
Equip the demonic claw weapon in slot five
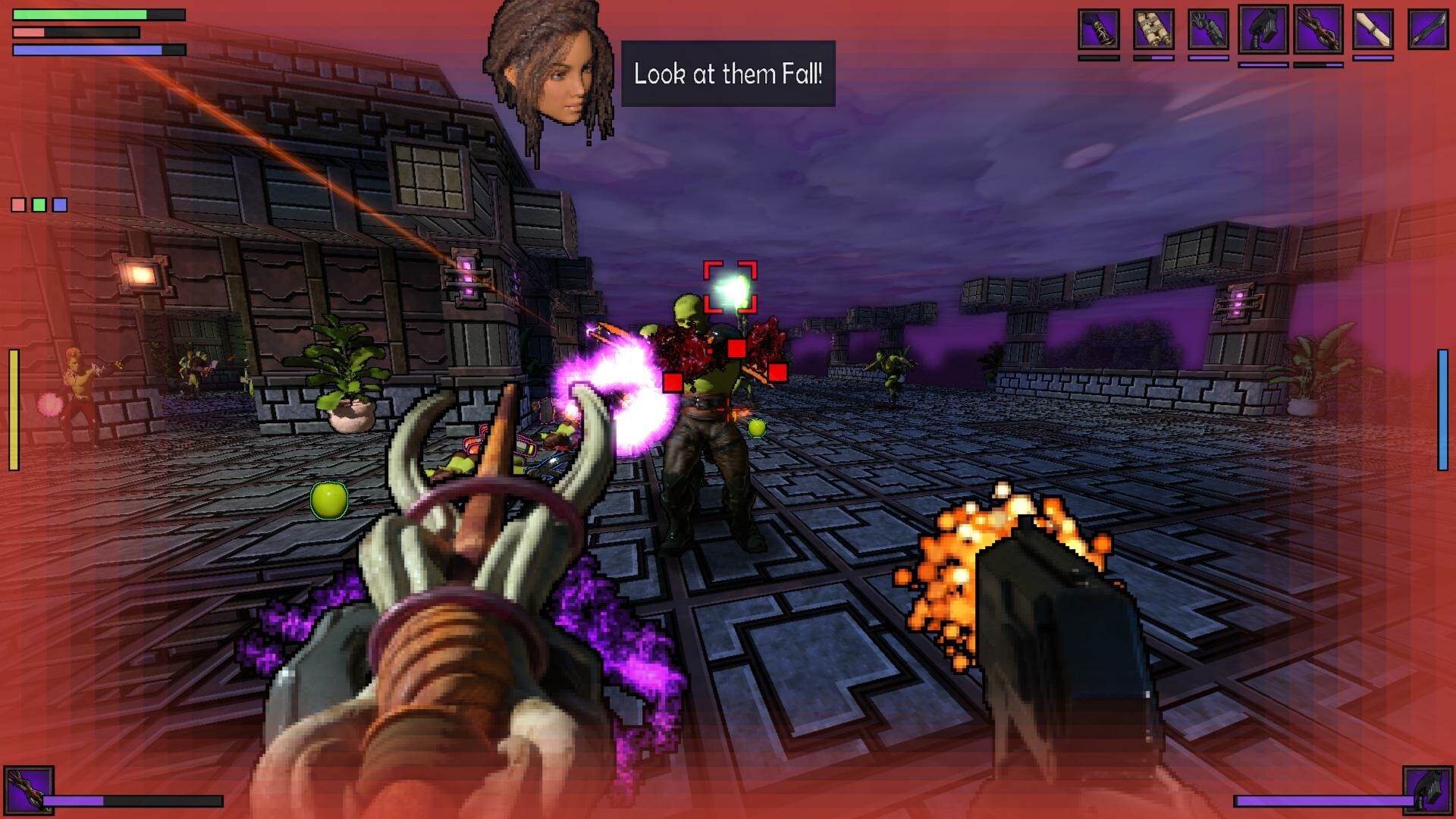[1317, 30]
